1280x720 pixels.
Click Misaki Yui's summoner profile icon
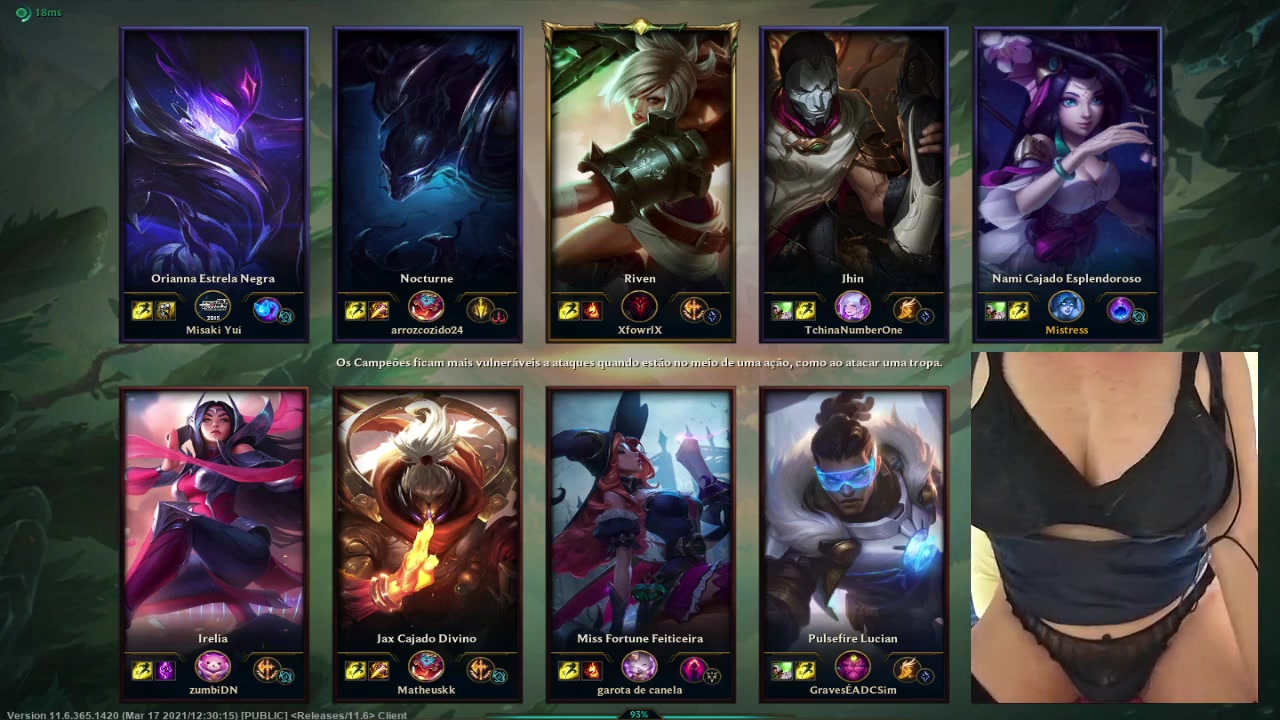pyautogui.click(x=213, y=307)
